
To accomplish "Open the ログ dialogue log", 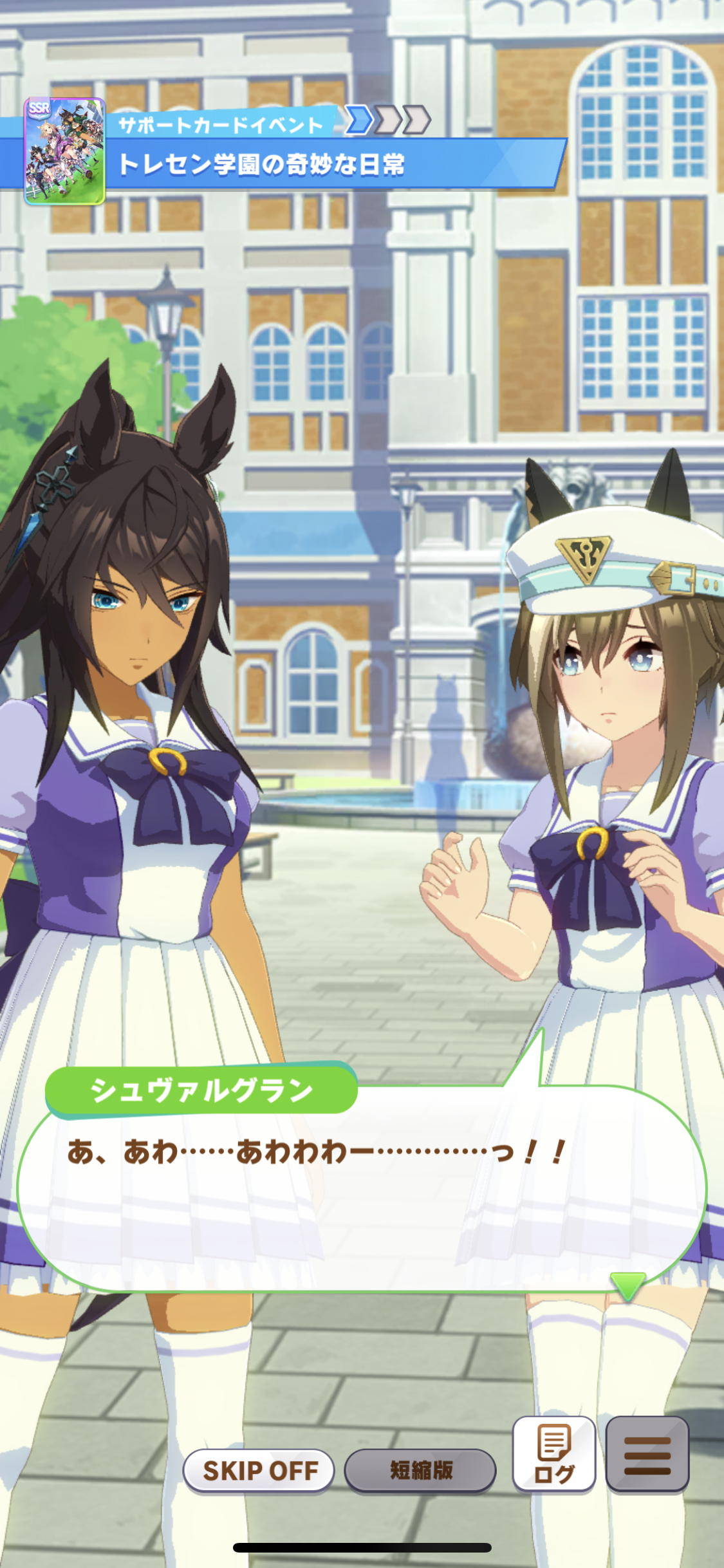I will [553, 1454].
